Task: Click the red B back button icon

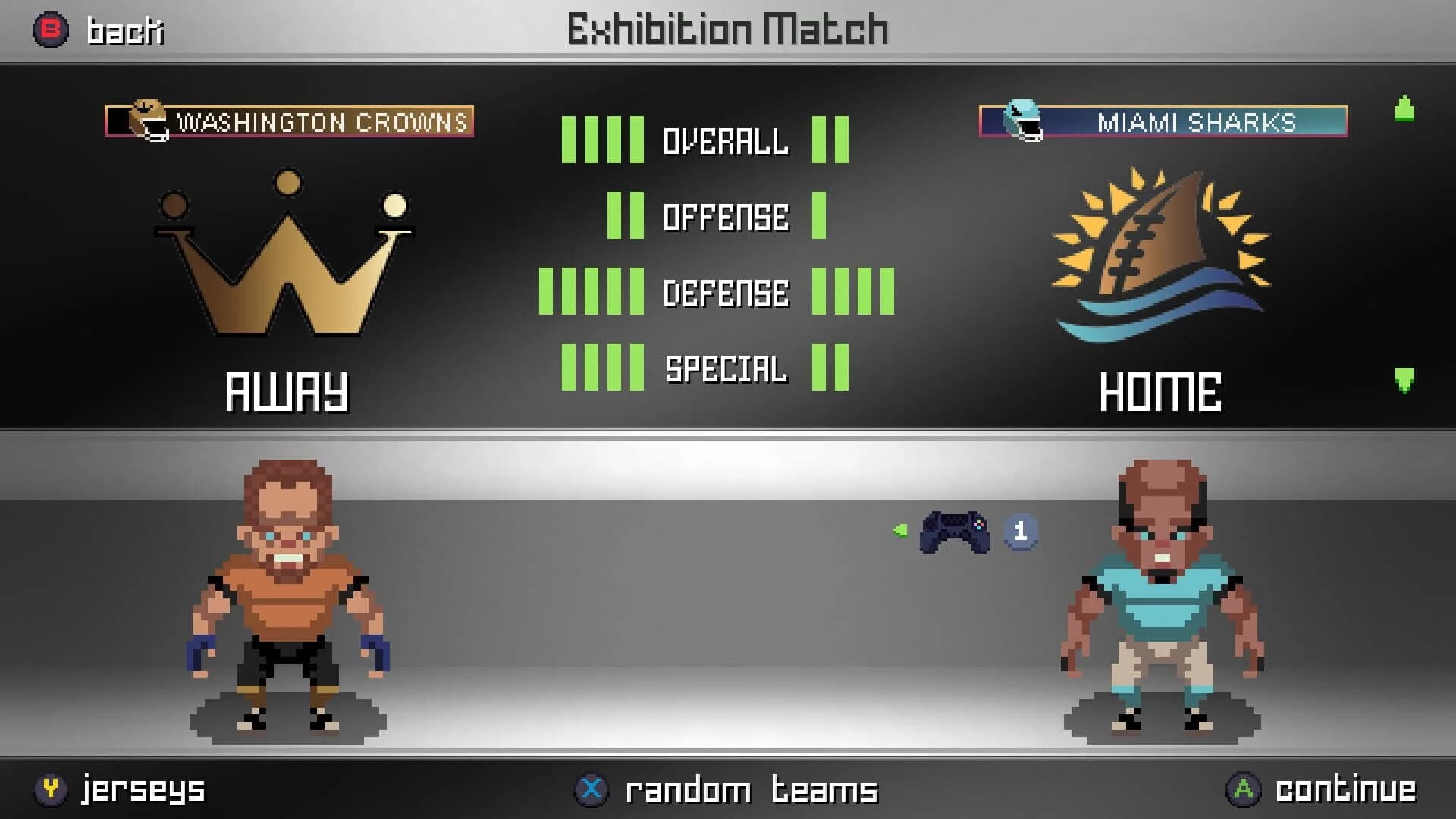Action: pos(49,30)
